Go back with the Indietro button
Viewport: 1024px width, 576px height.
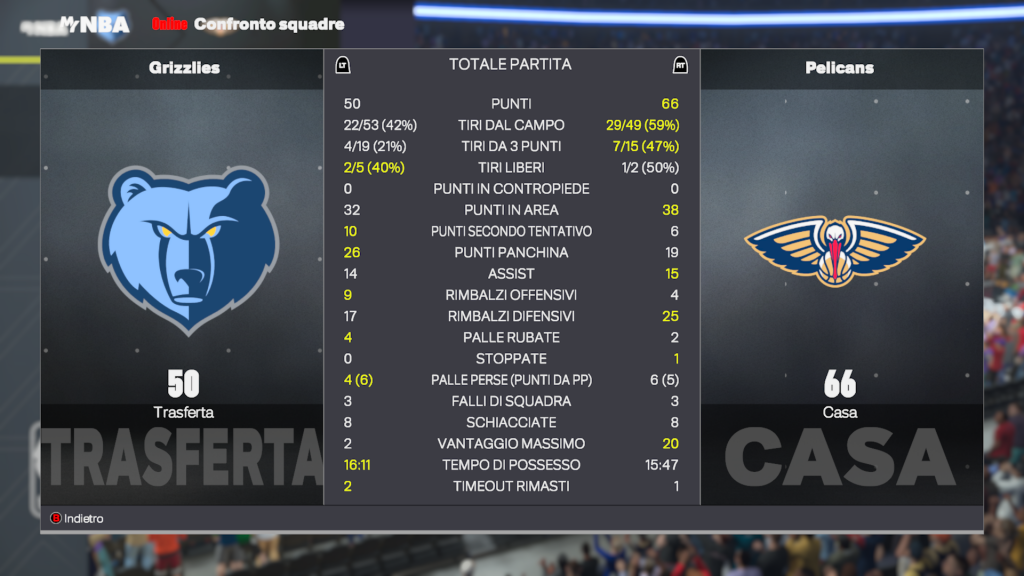coord(78,519)
